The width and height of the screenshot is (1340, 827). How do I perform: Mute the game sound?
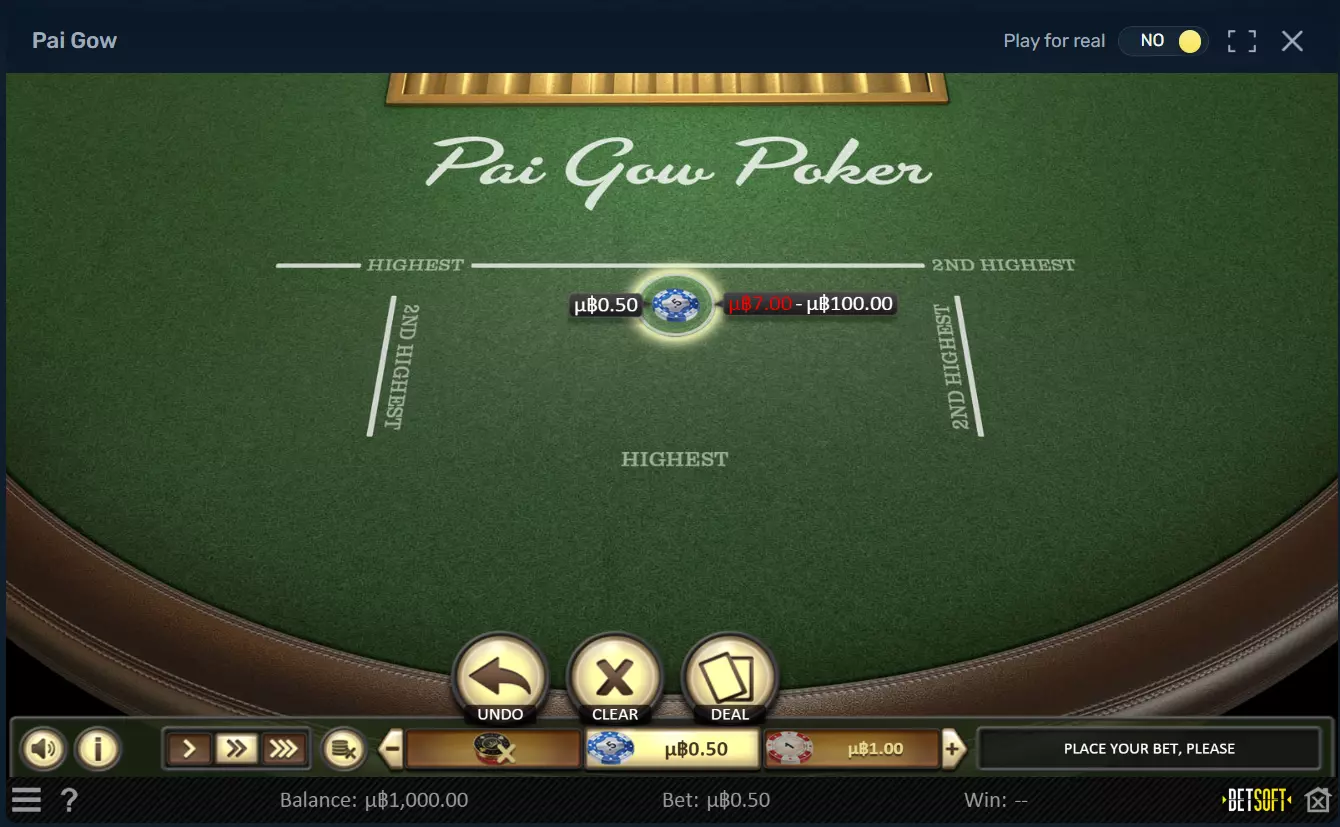click(x=43, y=748)
